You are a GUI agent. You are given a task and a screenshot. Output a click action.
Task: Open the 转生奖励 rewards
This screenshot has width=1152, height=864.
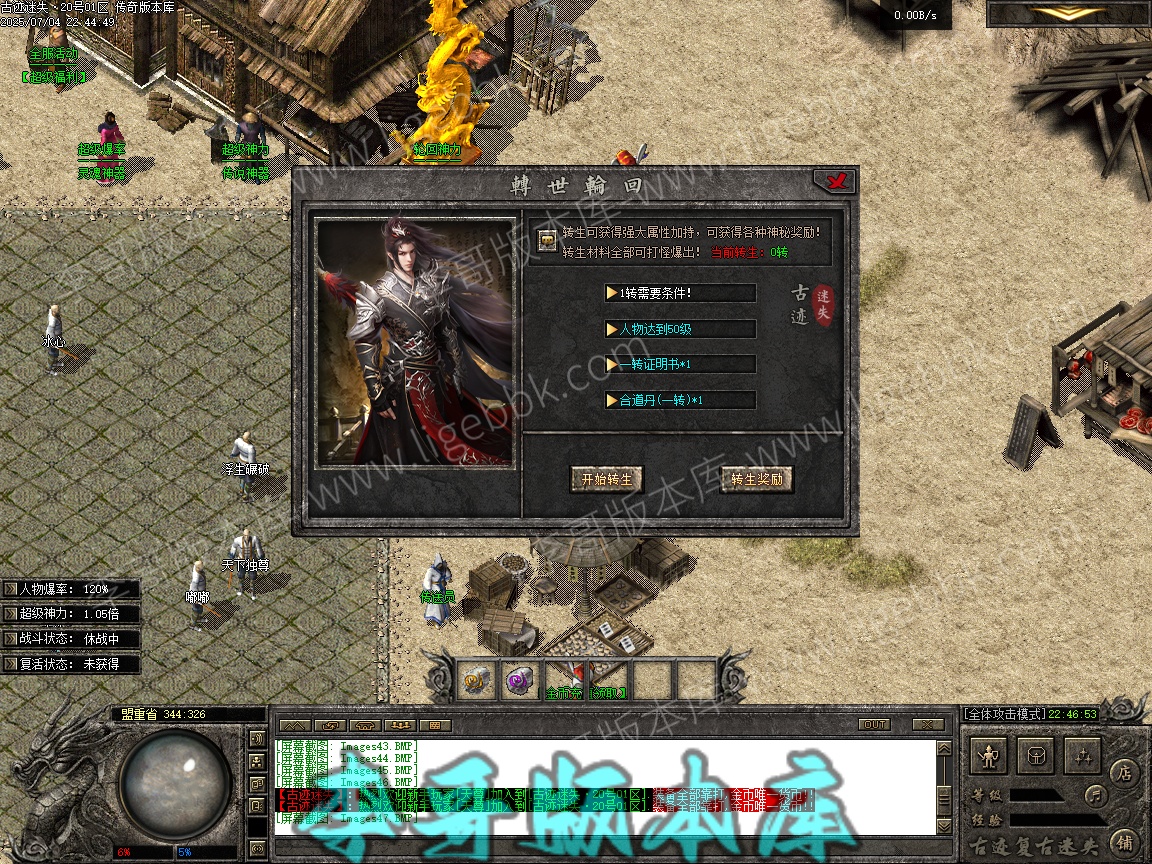[x=757, y=479]
